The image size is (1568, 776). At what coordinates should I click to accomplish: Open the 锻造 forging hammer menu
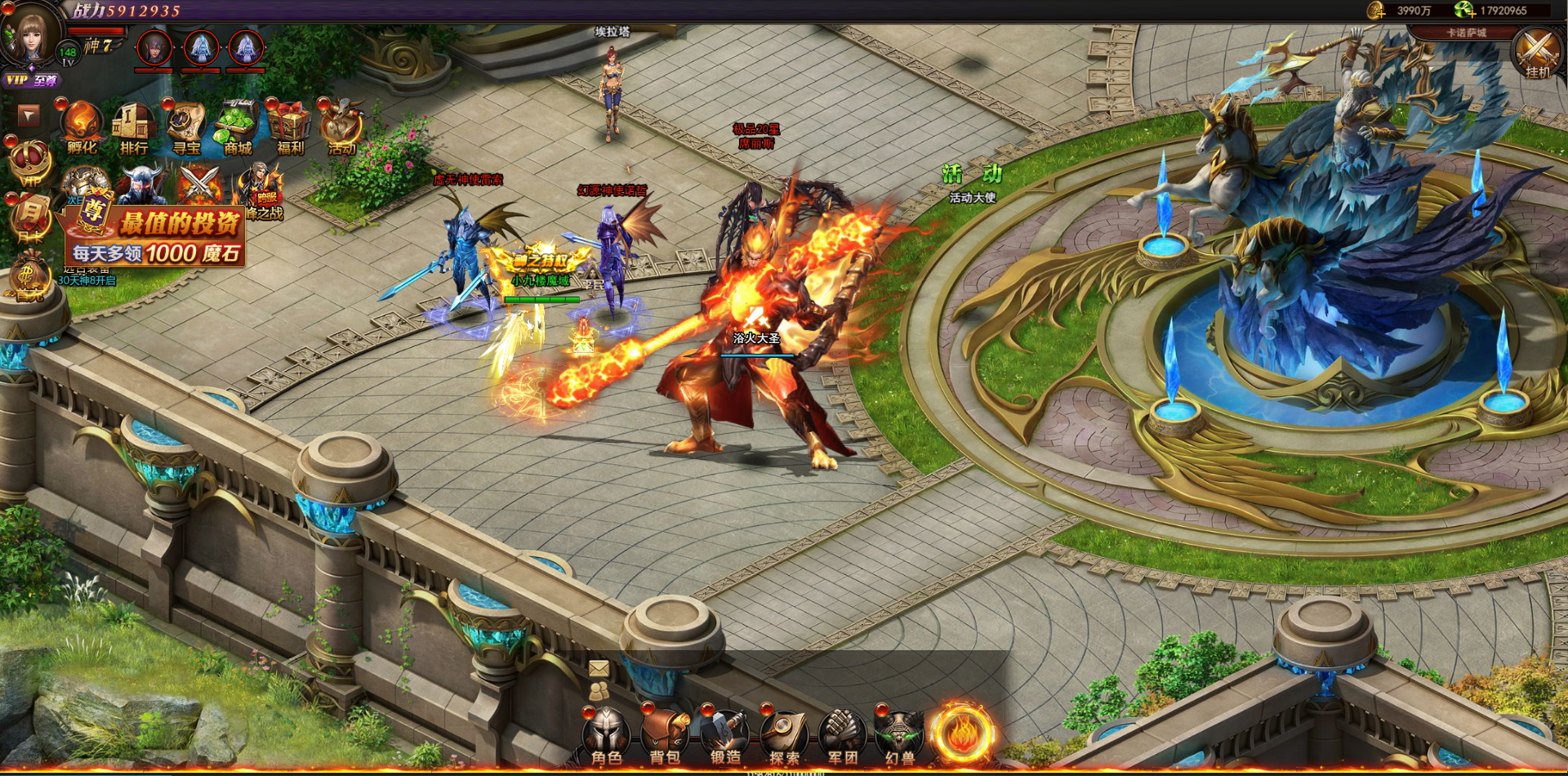(725, 734)
